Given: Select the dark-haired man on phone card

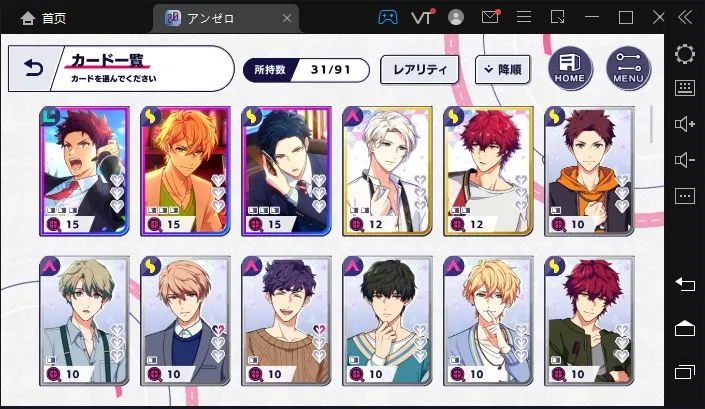Looking at the screenshot, I should click(x=286, y=169).
